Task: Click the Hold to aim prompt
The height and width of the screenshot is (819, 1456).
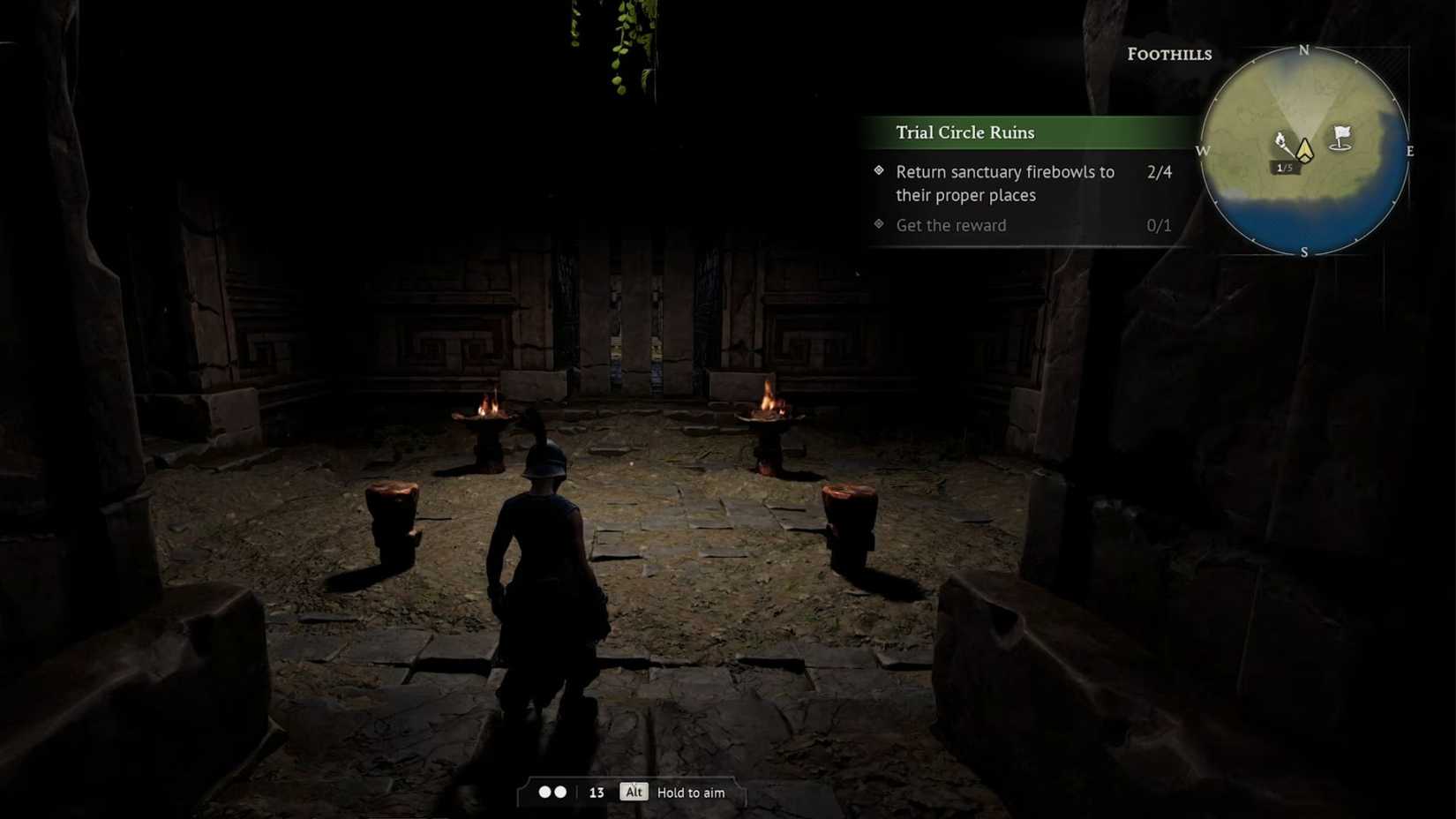Action: tap(690, 793)
